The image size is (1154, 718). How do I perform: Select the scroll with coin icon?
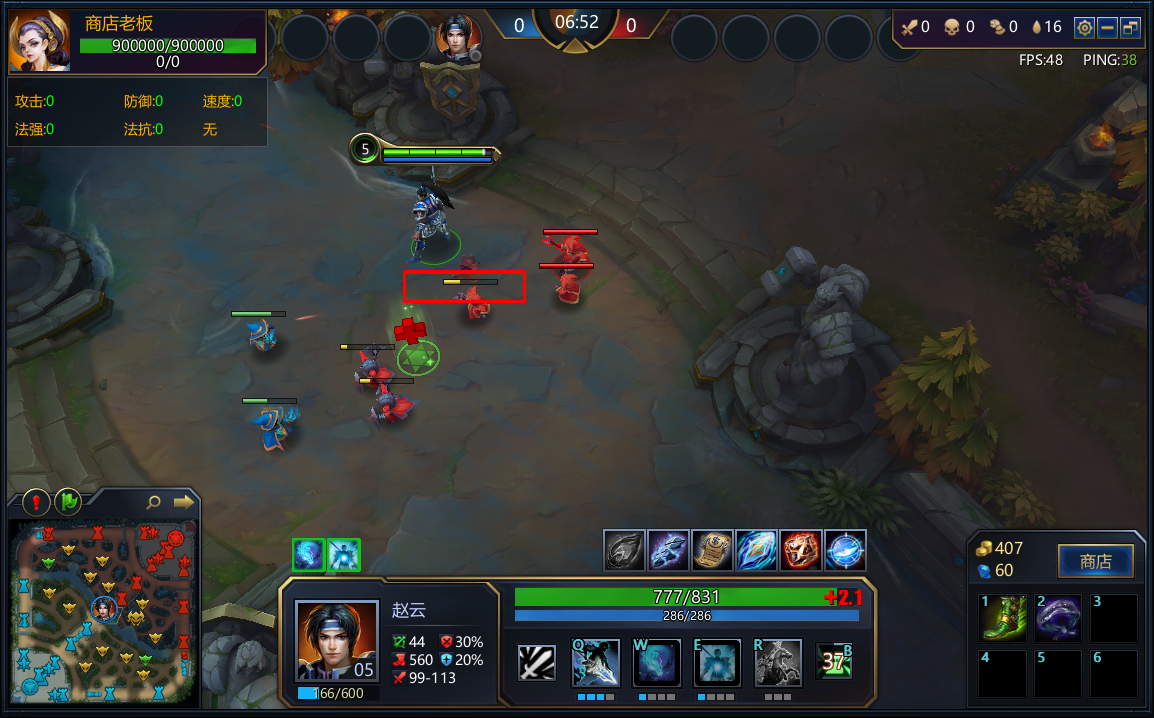point(712,550)
